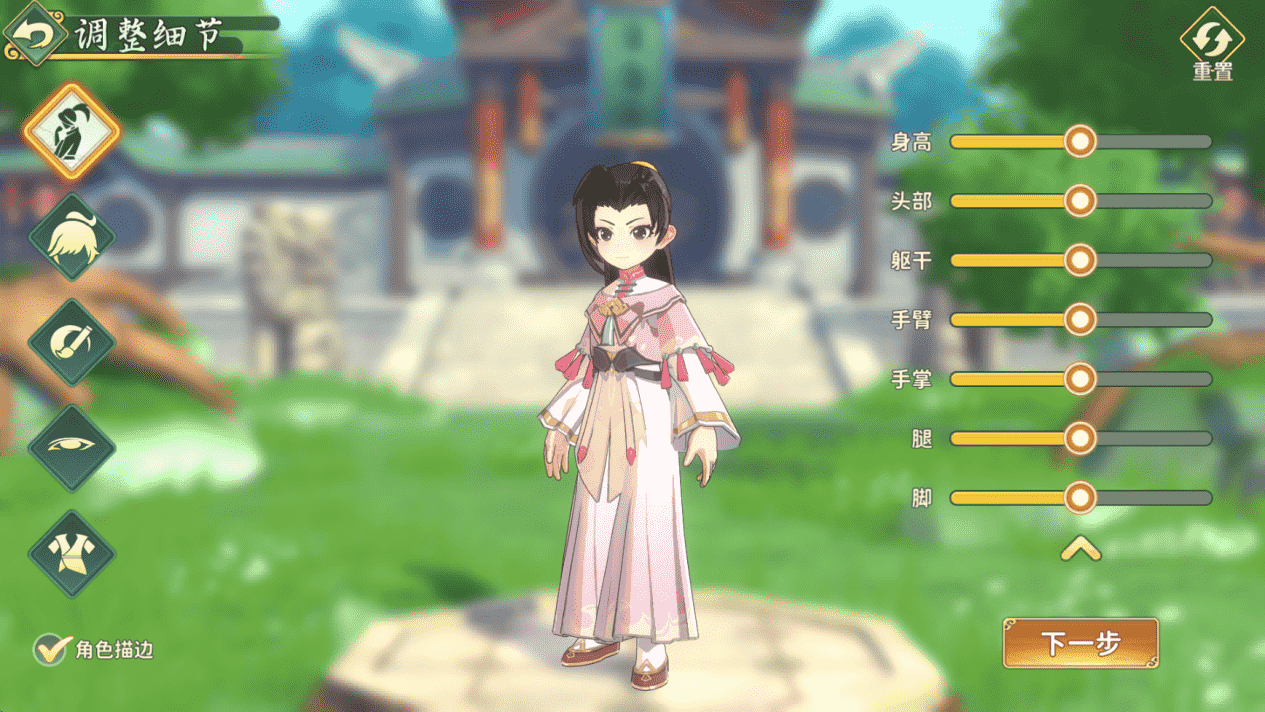Choose the eye customization tab
The image size is (1265, 712).
(x=72, y=447)
